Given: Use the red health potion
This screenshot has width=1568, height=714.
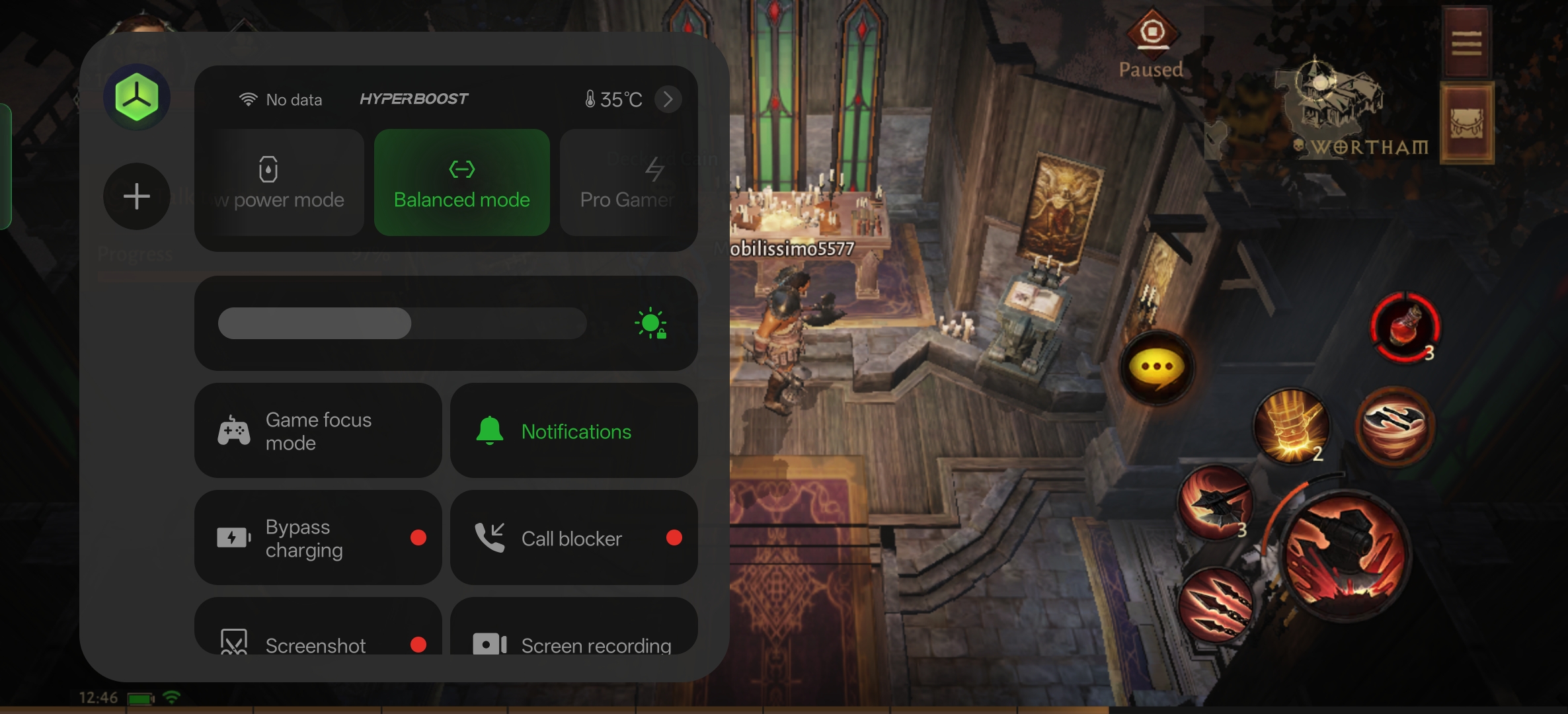Looking at the screenshot, I should 1405,327.
